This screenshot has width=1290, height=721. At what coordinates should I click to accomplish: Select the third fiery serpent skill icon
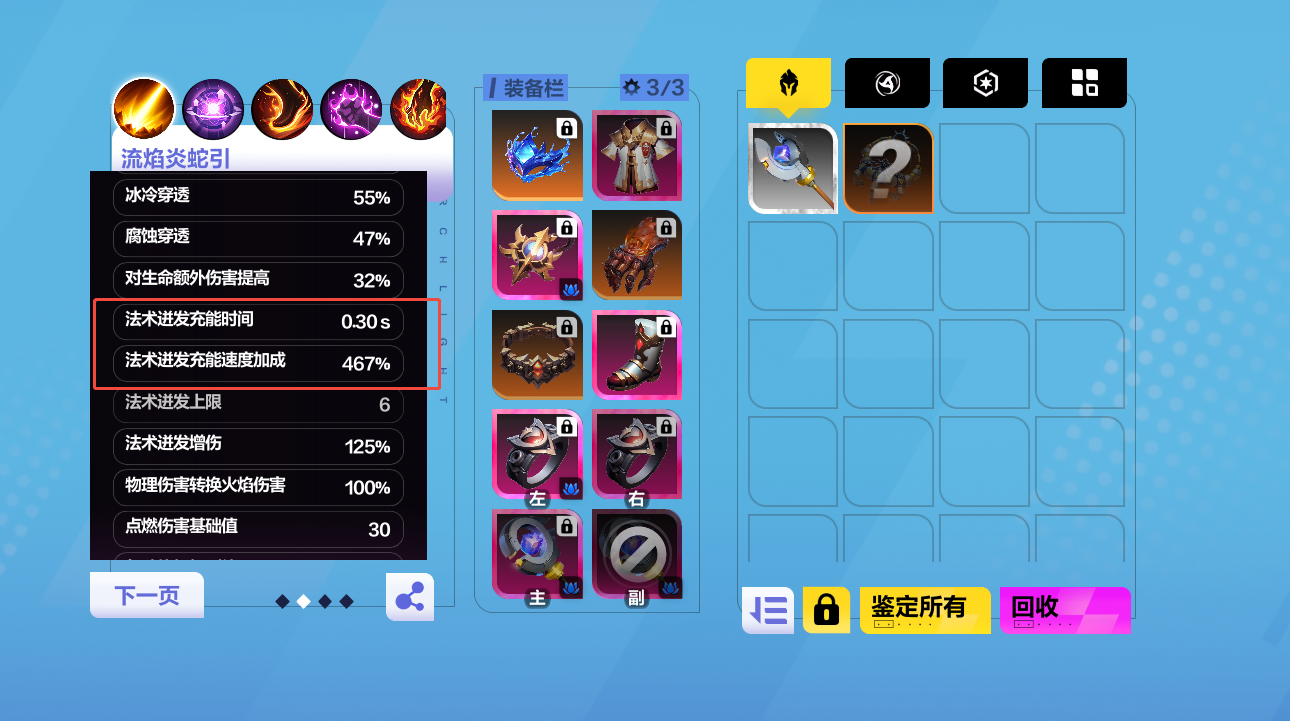pos(281,107)
